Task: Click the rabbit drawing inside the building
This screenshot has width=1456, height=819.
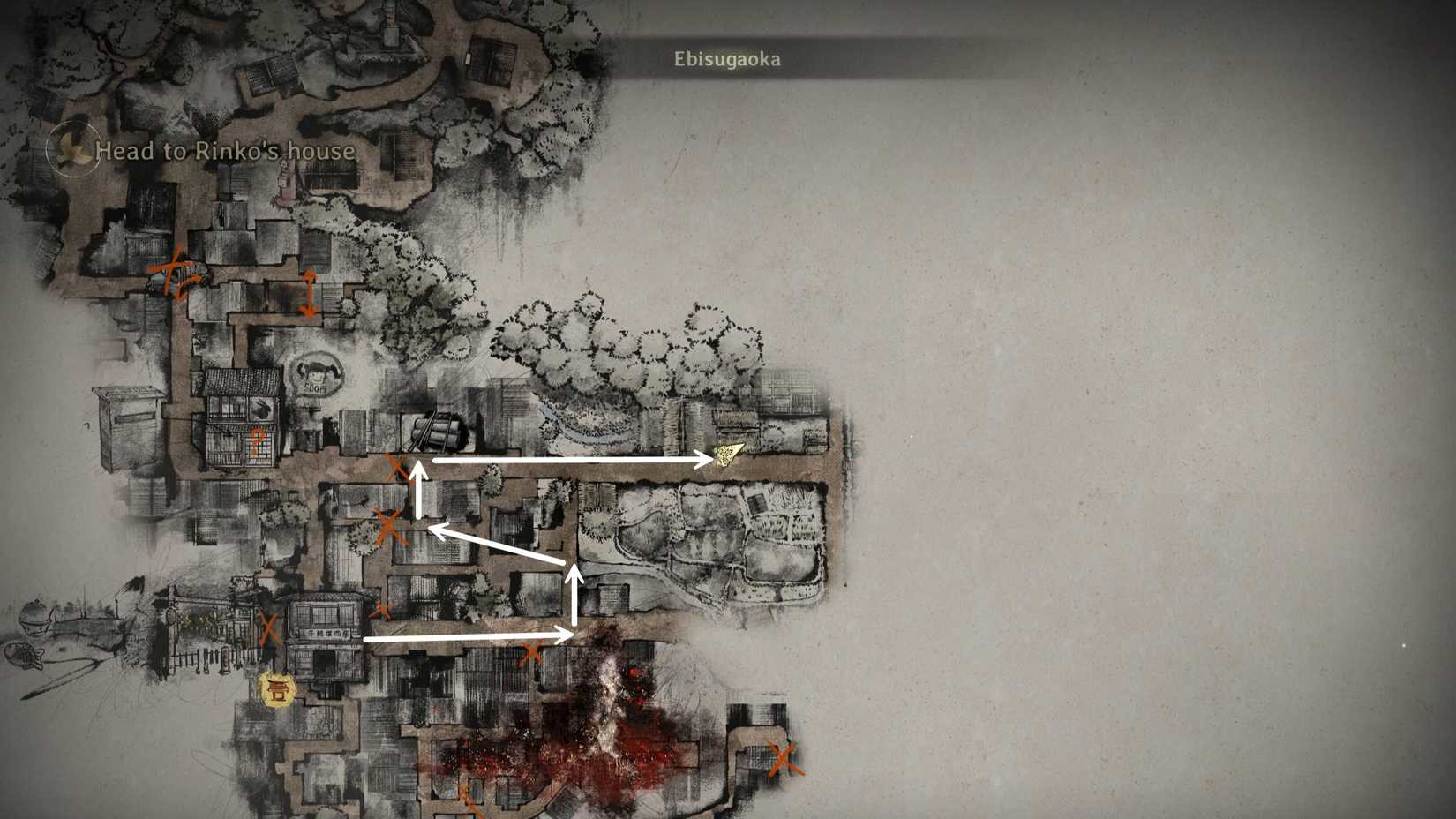Action: pyautogui.click(x=261, y=407)
